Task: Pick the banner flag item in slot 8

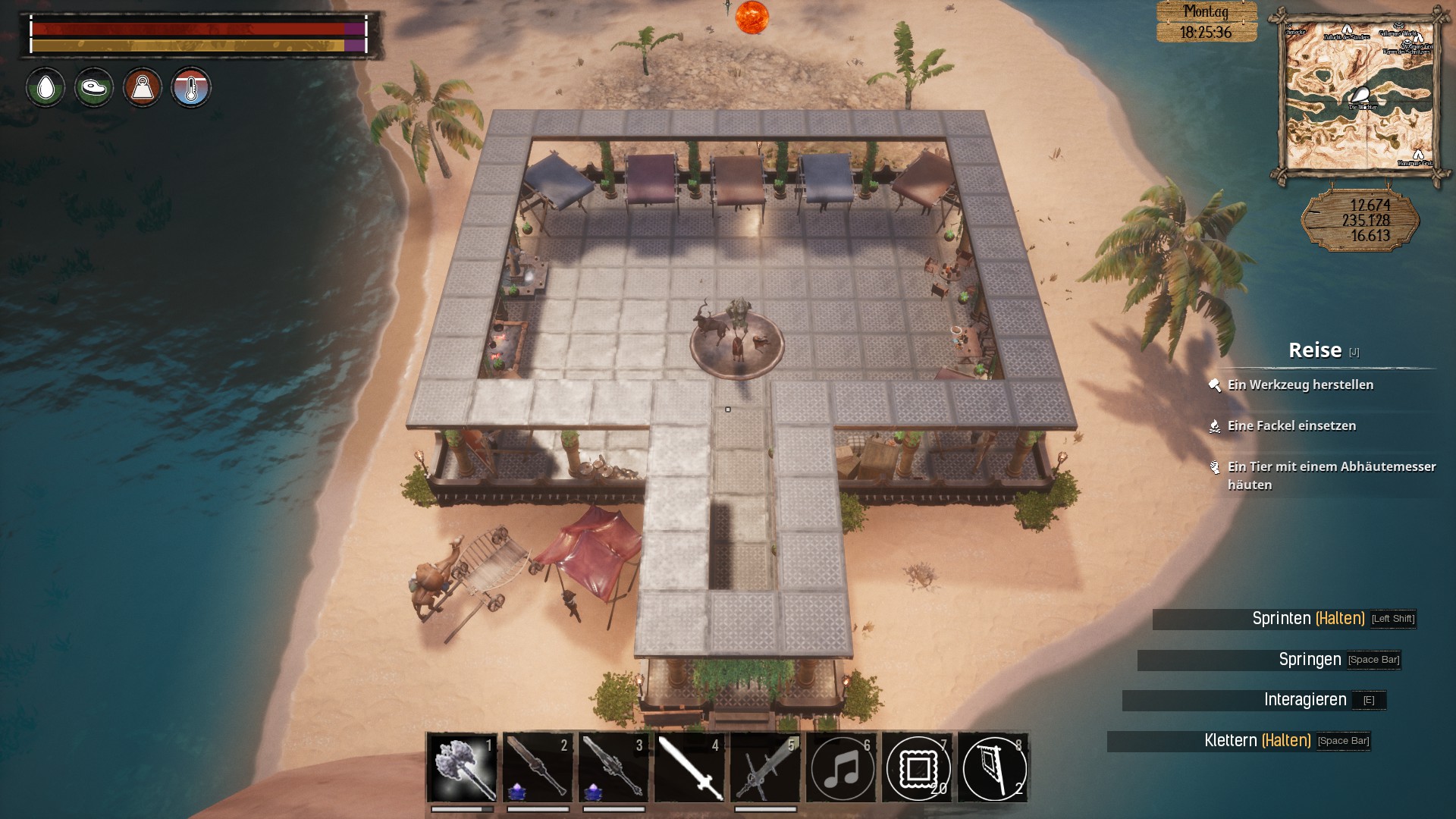Action: click(x=993, y=768)
